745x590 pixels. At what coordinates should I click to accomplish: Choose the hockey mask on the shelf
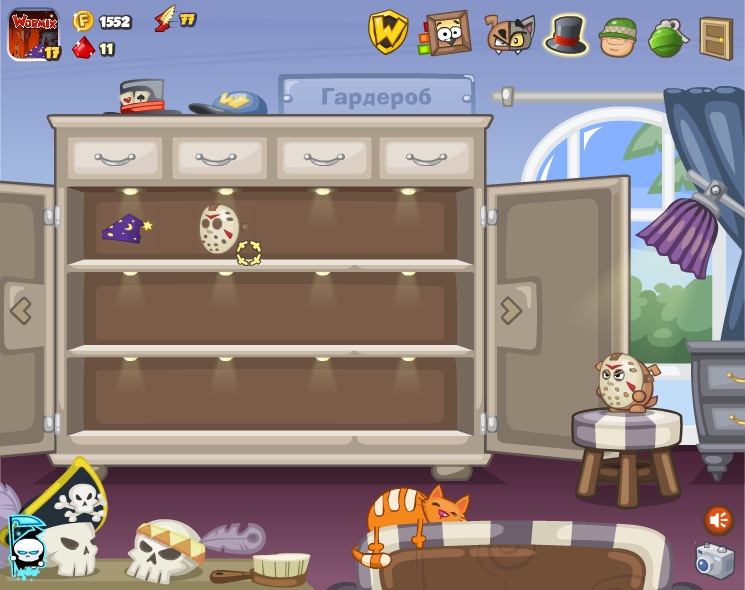coord(220,229)
